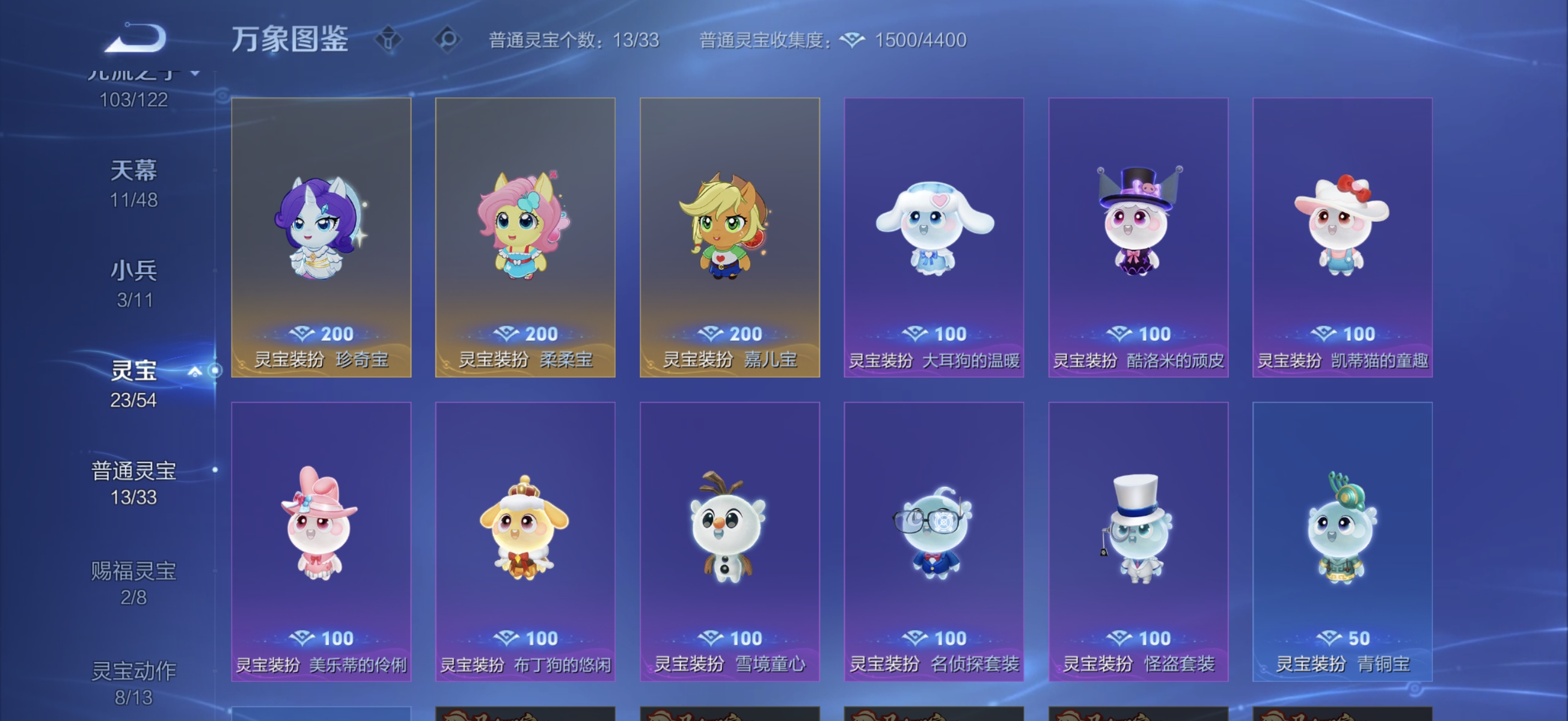The height and width of the screenshot is (721, 1568).
Task: Open the 大耳狗的温暖 skin card
Action: (x=934, y=237)
